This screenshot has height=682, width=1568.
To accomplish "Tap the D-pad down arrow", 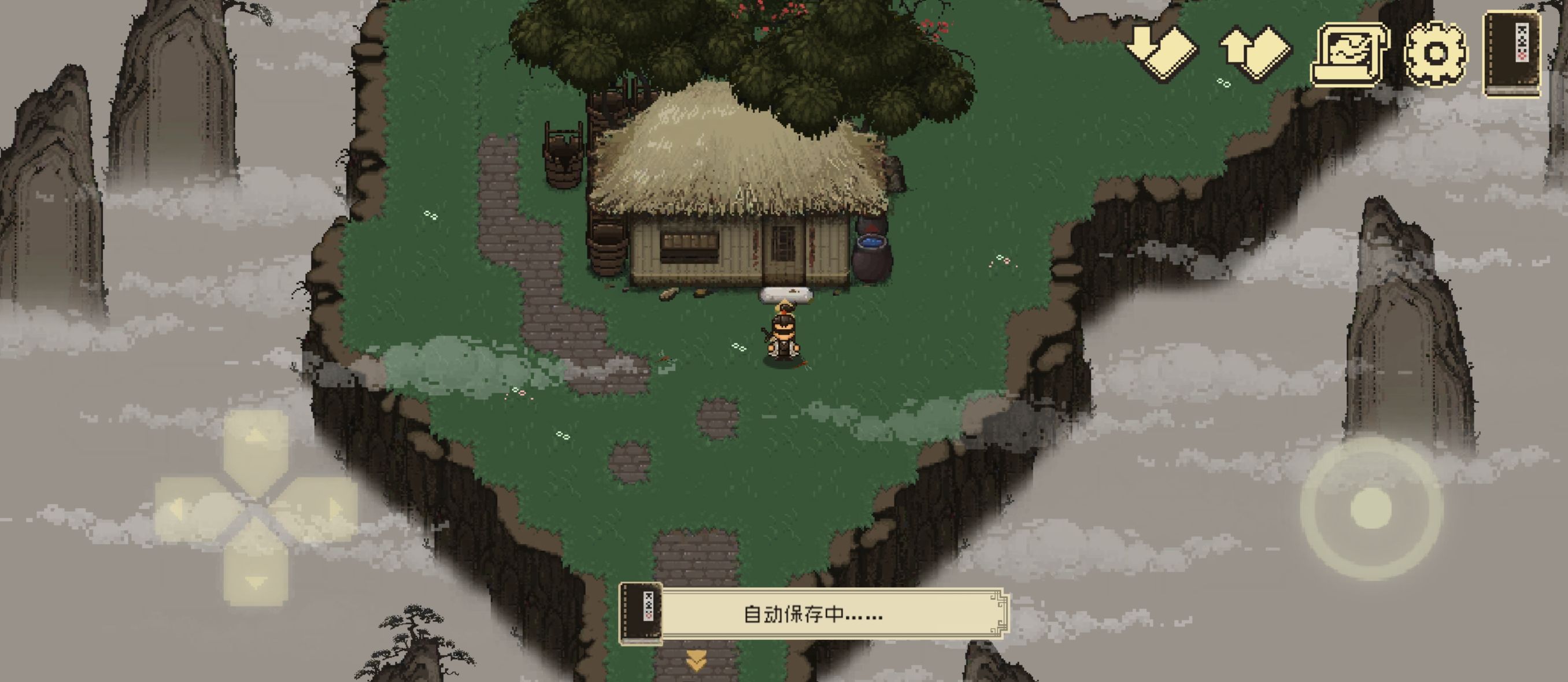I will pos(256,579).
